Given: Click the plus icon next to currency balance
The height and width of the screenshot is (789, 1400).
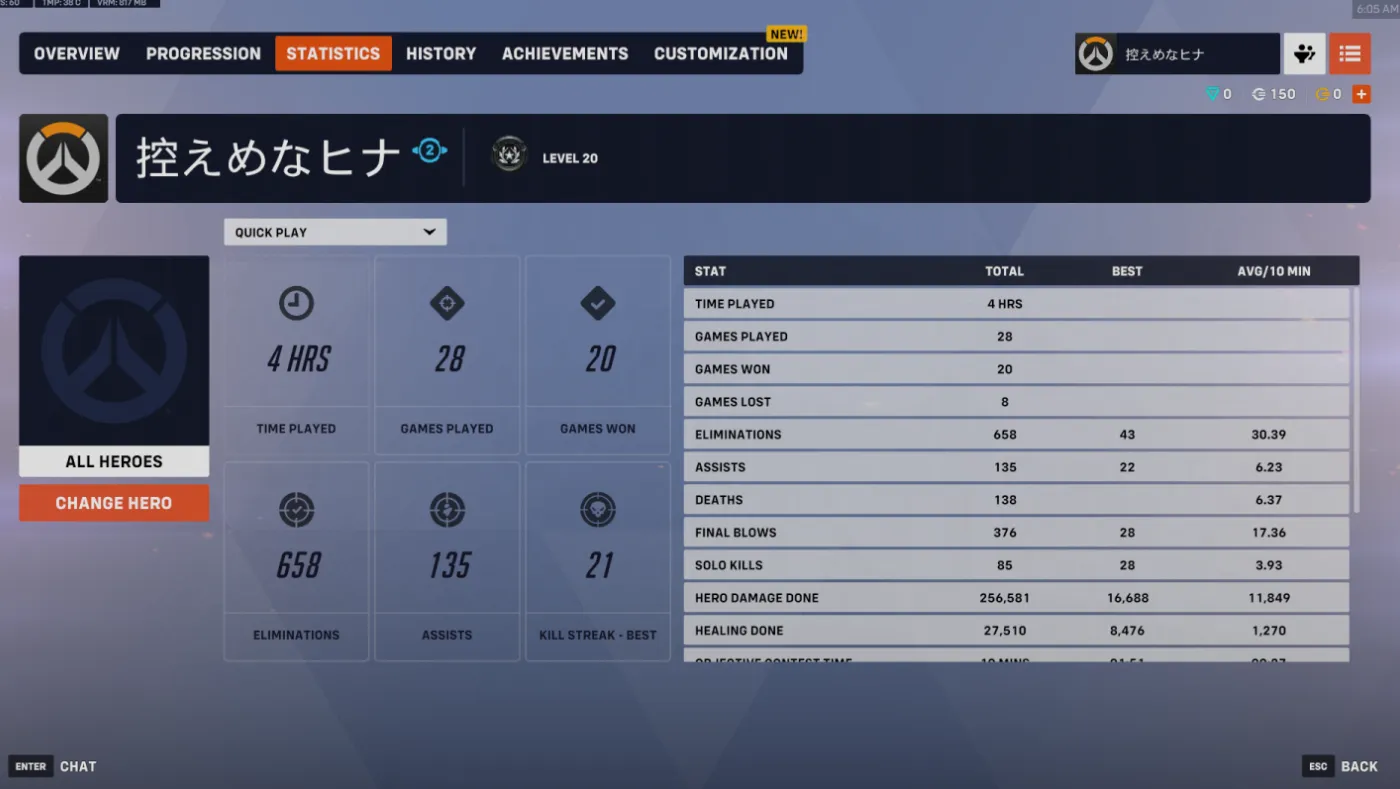Looking at the screenshot, I should click(x=1361, y=93).
